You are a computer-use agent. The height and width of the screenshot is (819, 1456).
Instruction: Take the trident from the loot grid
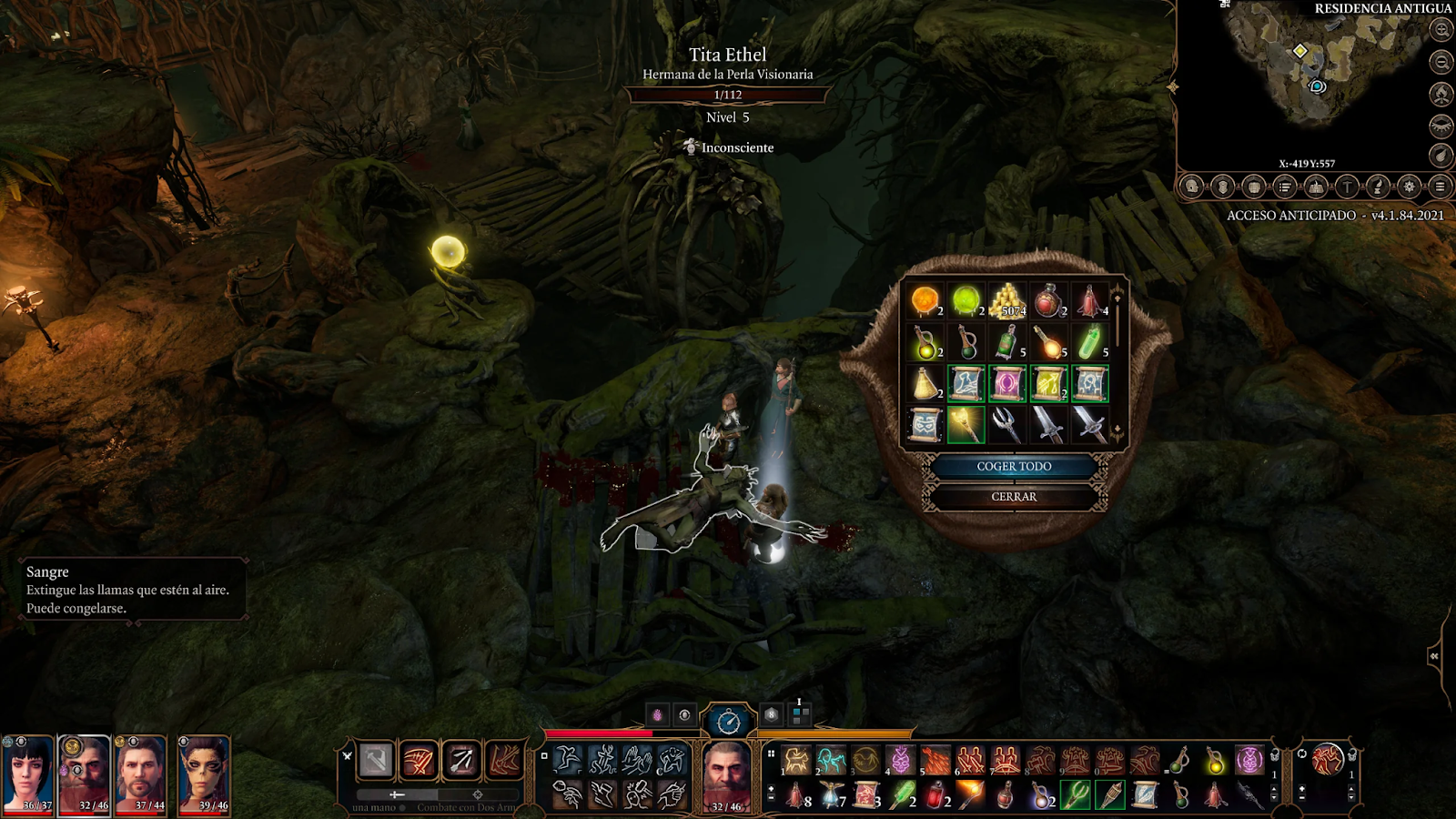tap(1006, 424)
